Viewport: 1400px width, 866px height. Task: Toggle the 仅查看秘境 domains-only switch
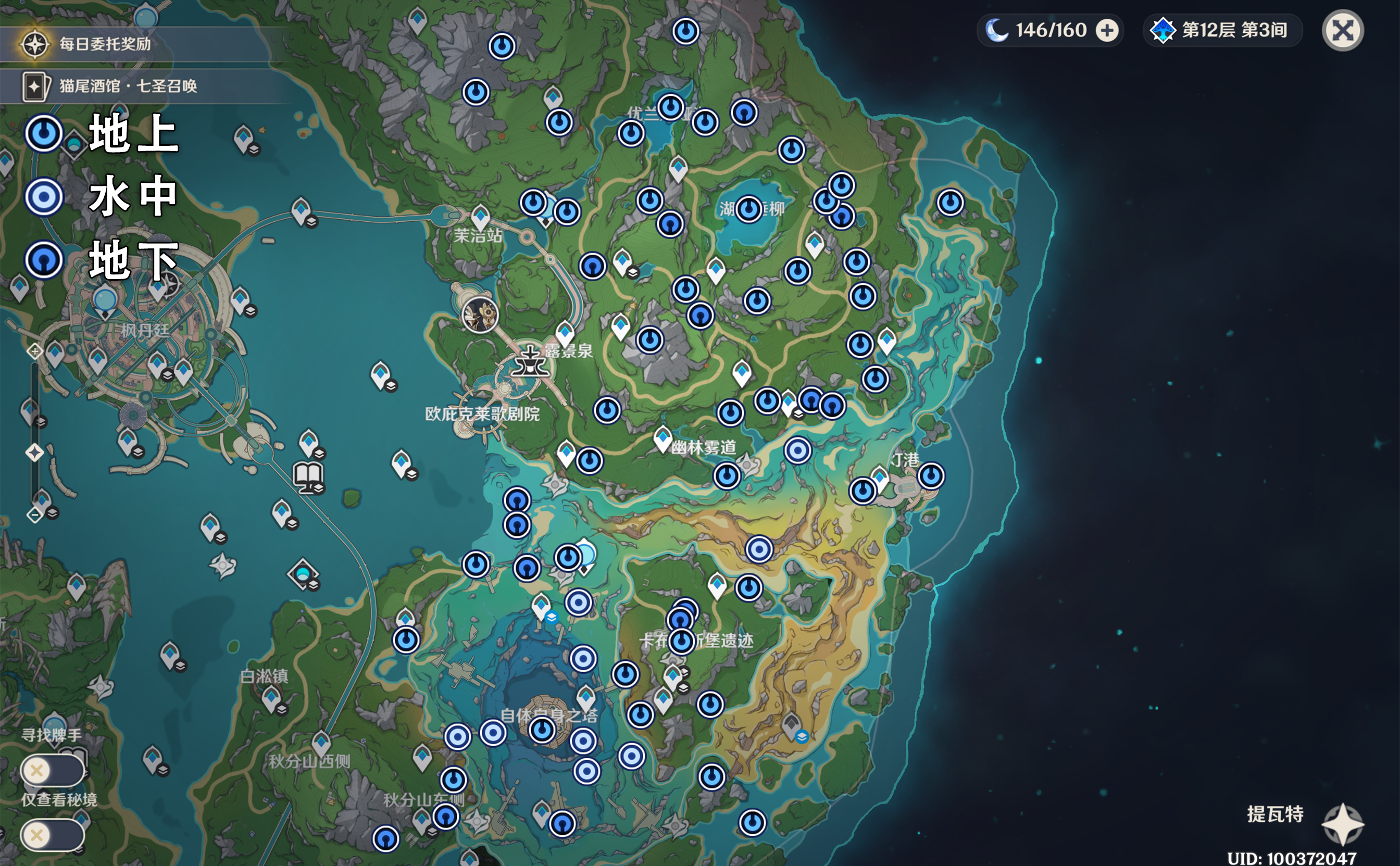coord(52,835)
